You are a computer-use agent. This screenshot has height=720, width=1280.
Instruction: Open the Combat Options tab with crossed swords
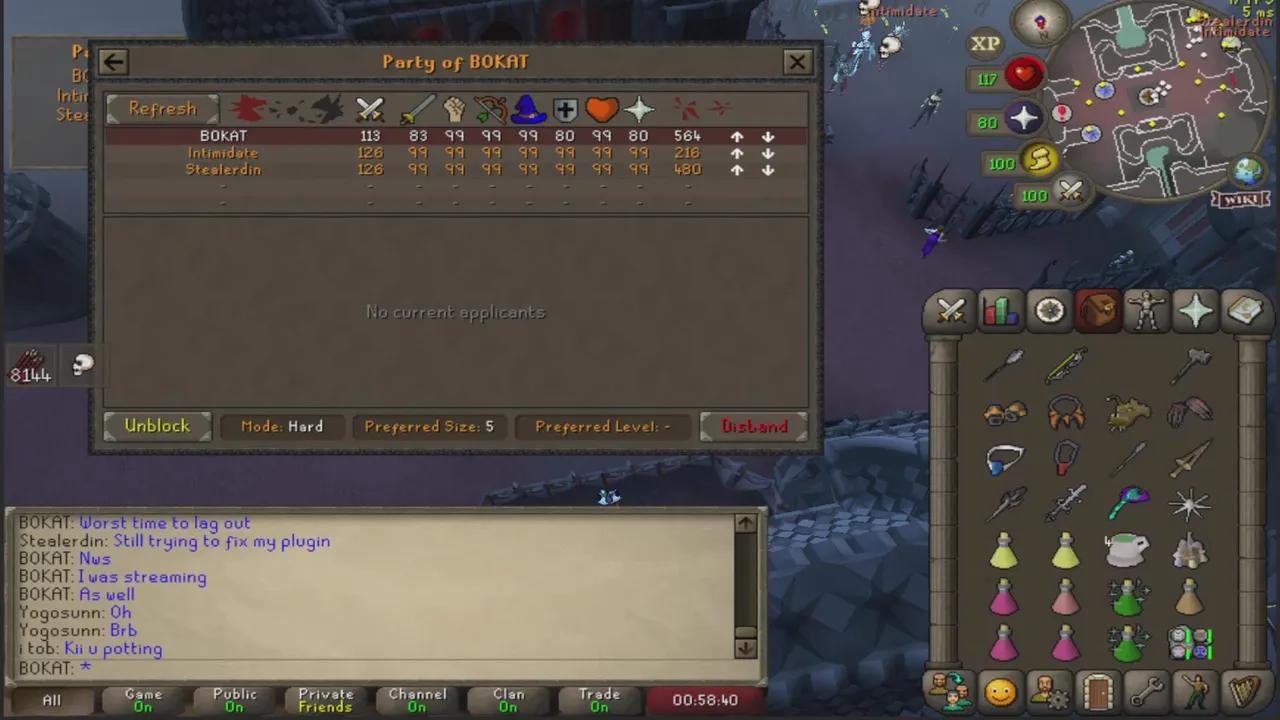pos(949,311)
